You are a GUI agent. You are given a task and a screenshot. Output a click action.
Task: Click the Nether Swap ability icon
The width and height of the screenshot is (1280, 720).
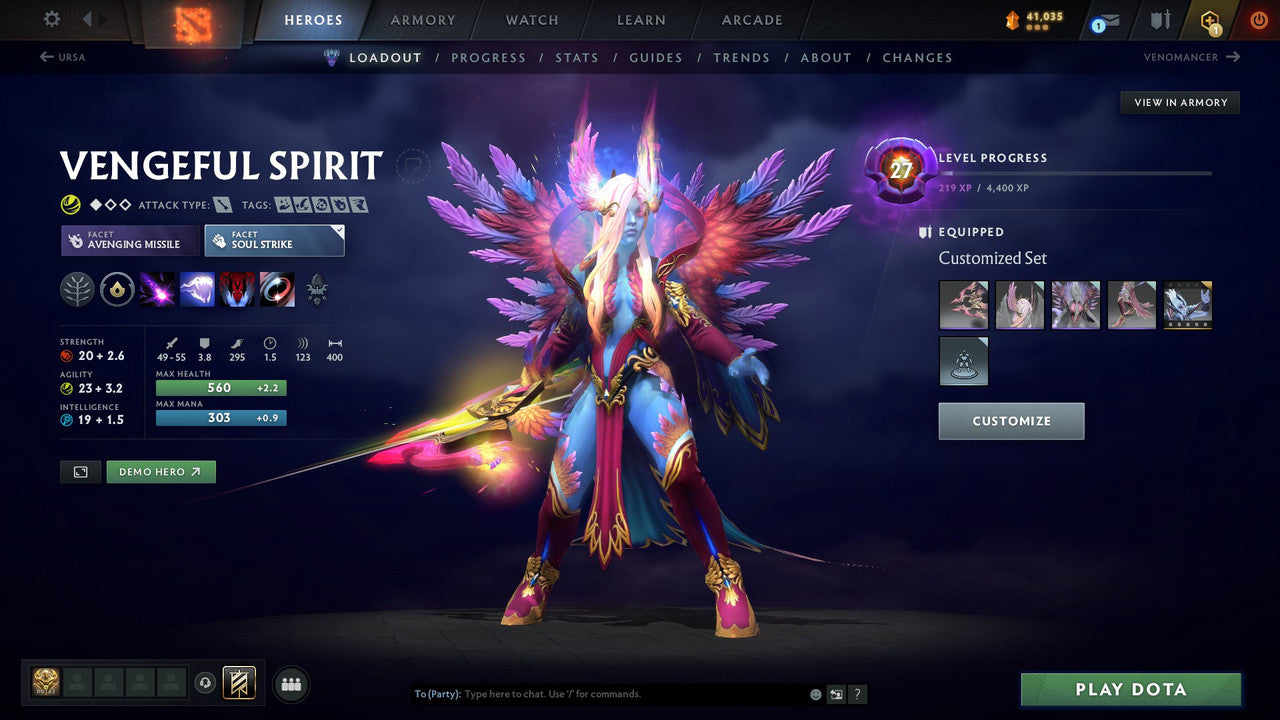coord(277,290)
